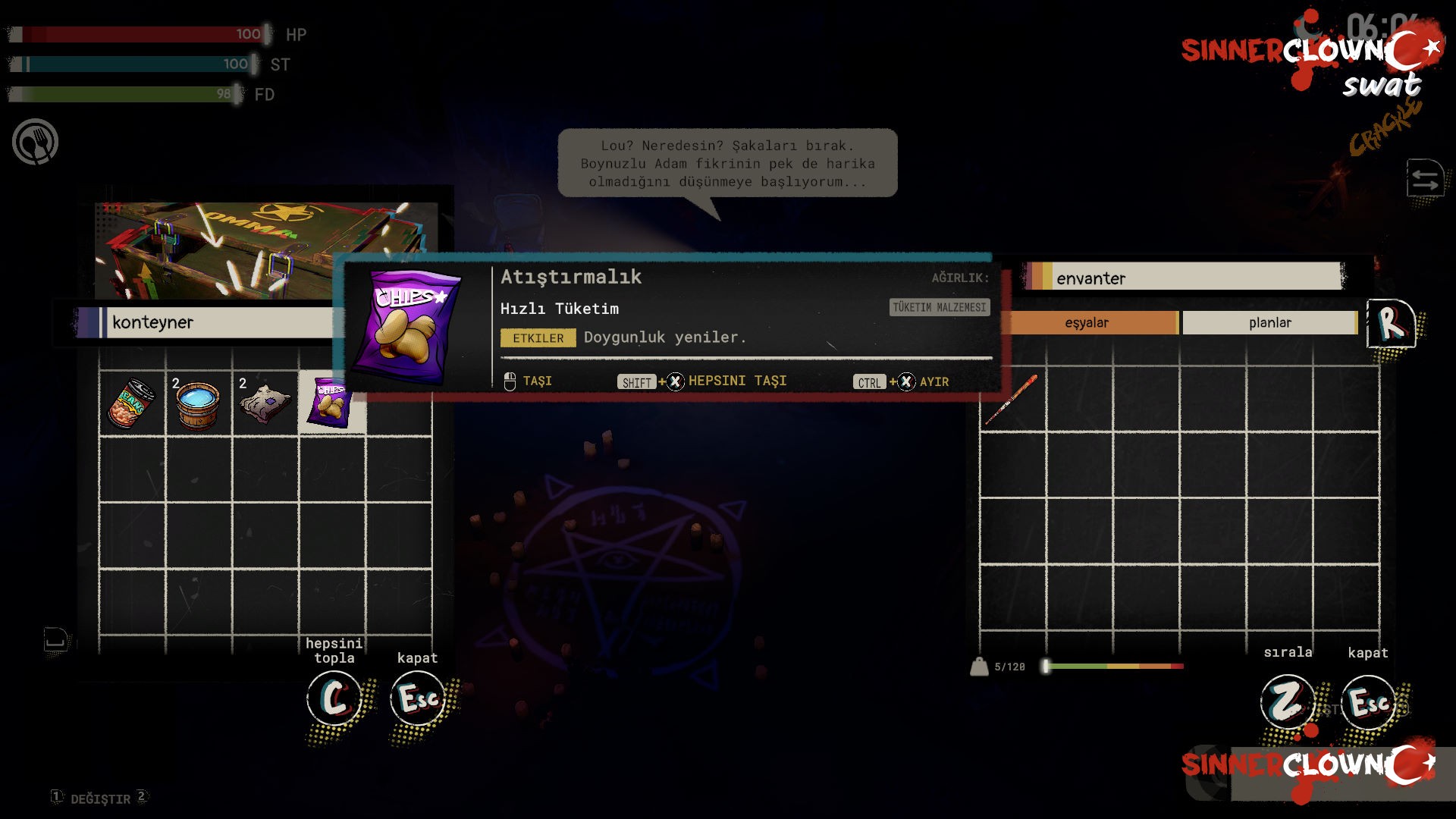Choose the purple chips bag slot
This screenshot has width=1456, height=819.
pyautogui.click(x=331, y=403)
